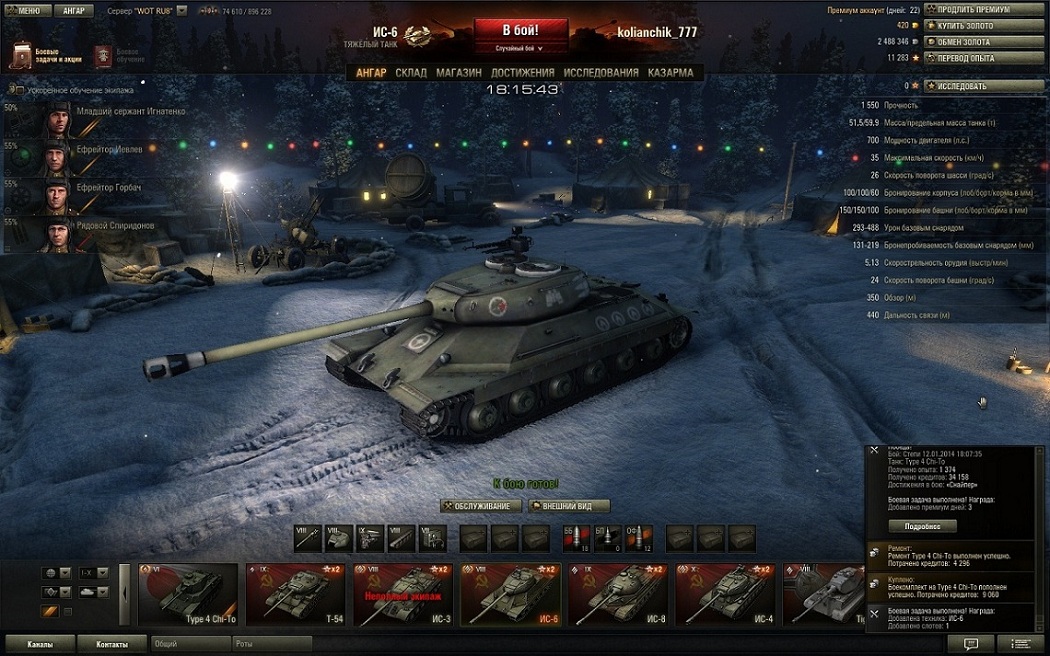Click the ИССЛЕДОВАТЬ button
The image size is (1050, 656).
tap(984, 86)
